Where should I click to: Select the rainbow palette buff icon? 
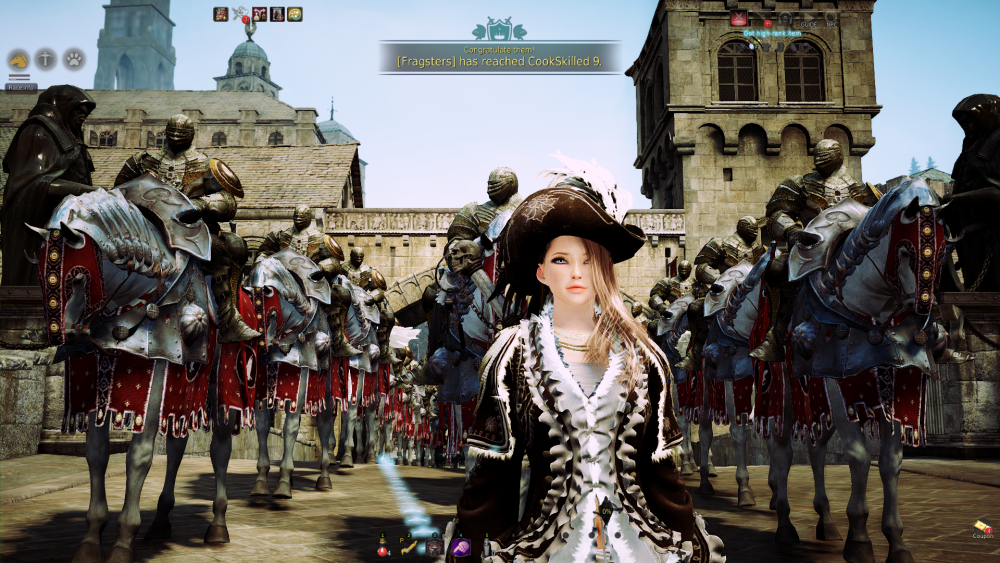pos(295,14)
